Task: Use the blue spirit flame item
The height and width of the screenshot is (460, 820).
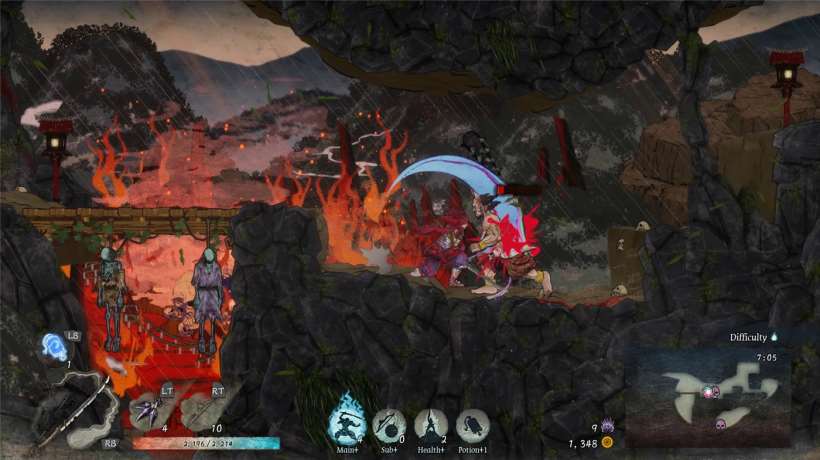Action: pos(54,347)
